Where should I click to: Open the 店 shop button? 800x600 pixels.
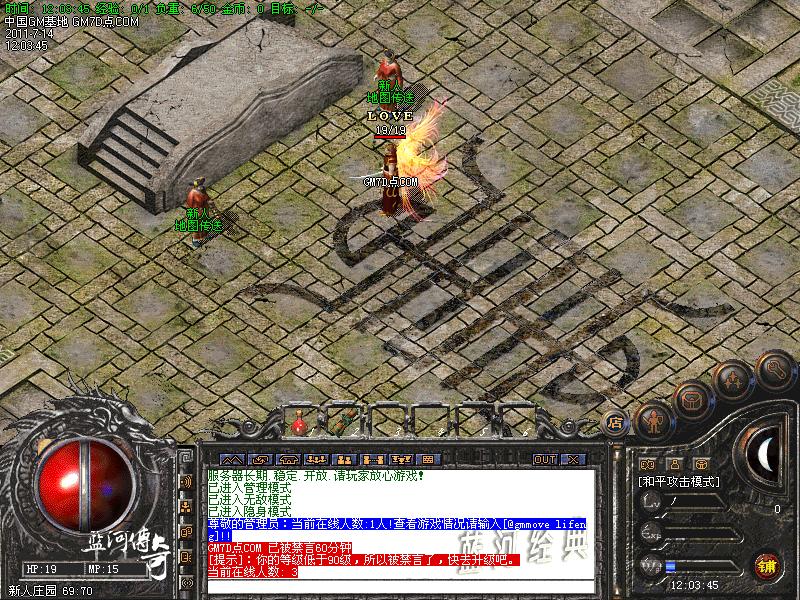pyautogui.click(x=615, y=421)
